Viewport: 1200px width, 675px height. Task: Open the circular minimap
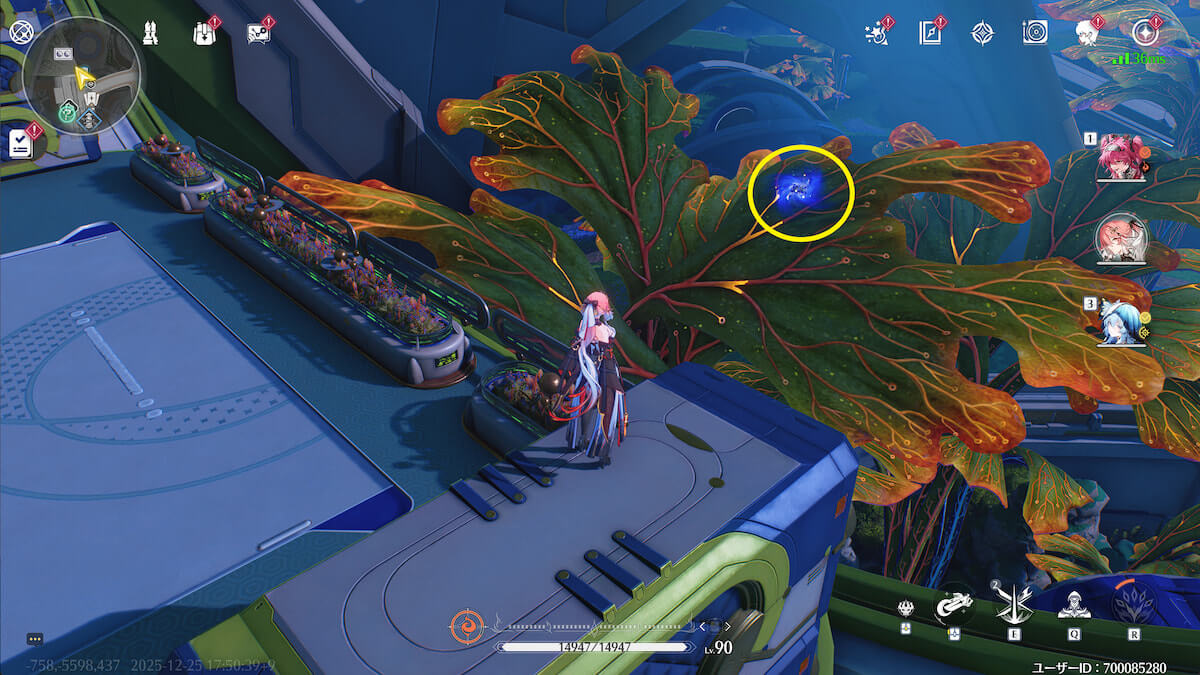click(x=82, y=76)
